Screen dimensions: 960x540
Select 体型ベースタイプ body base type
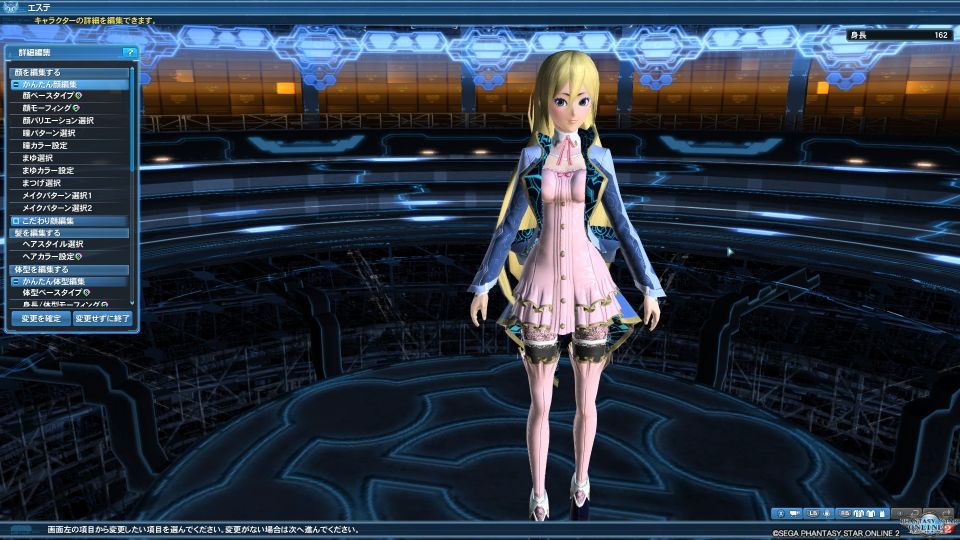coord(52,292)
